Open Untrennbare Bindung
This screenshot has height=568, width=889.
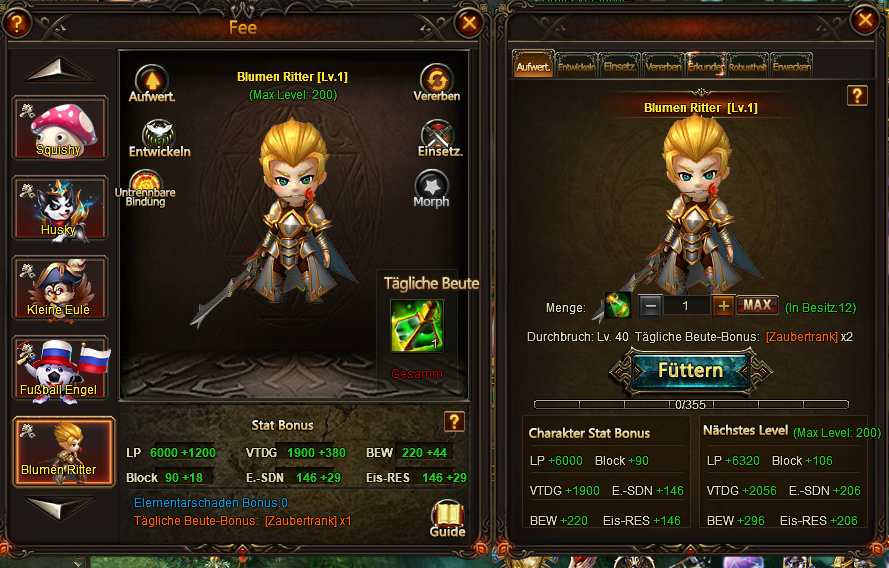coord(146,187)
